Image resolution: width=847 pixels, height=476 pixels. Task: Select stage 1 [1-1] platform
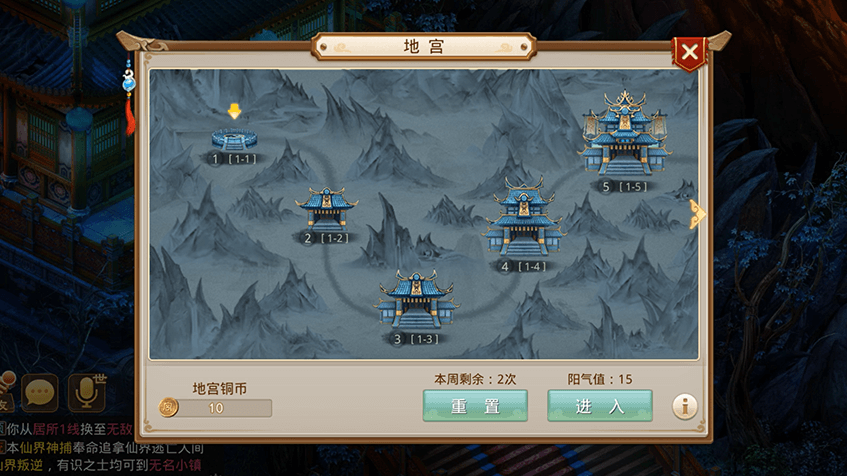[x=234, y=138]
